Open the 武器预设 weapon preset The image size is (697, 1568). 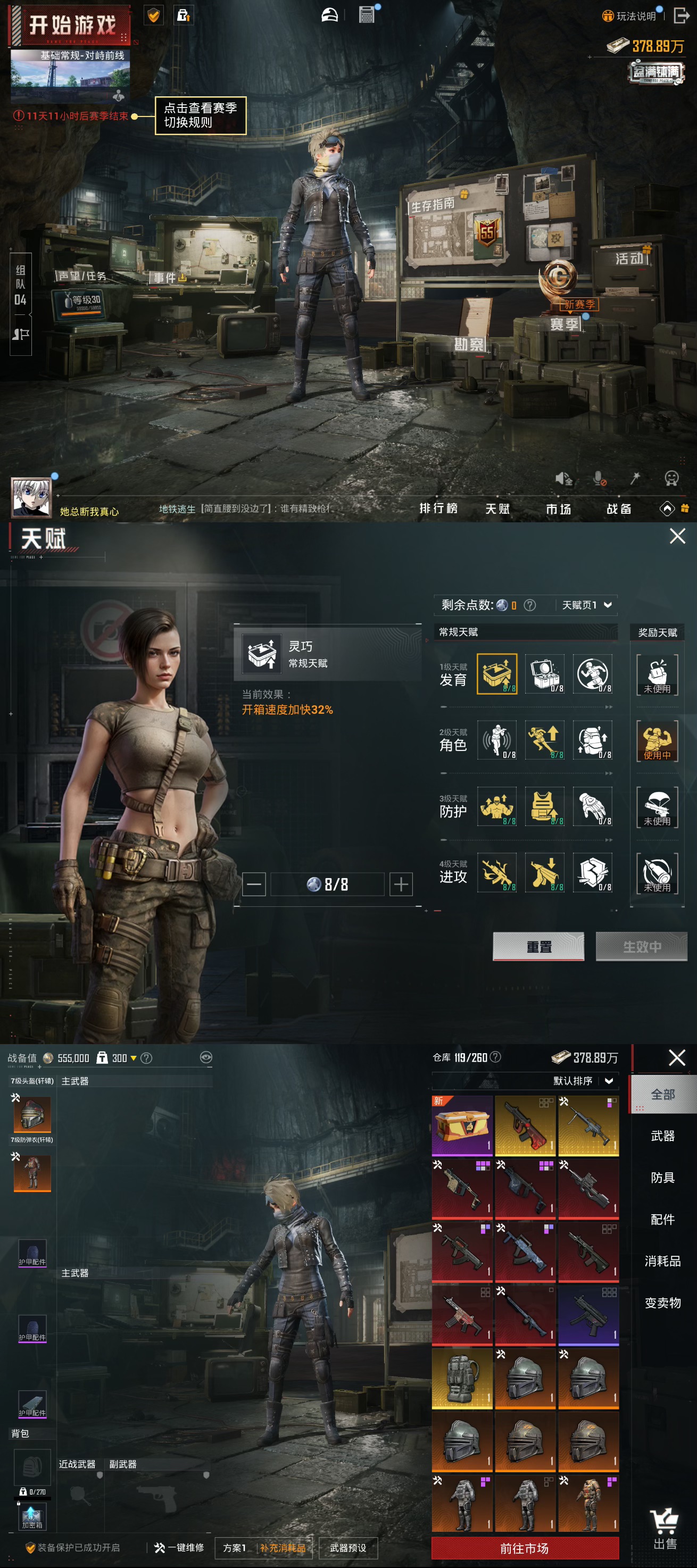347,1548
